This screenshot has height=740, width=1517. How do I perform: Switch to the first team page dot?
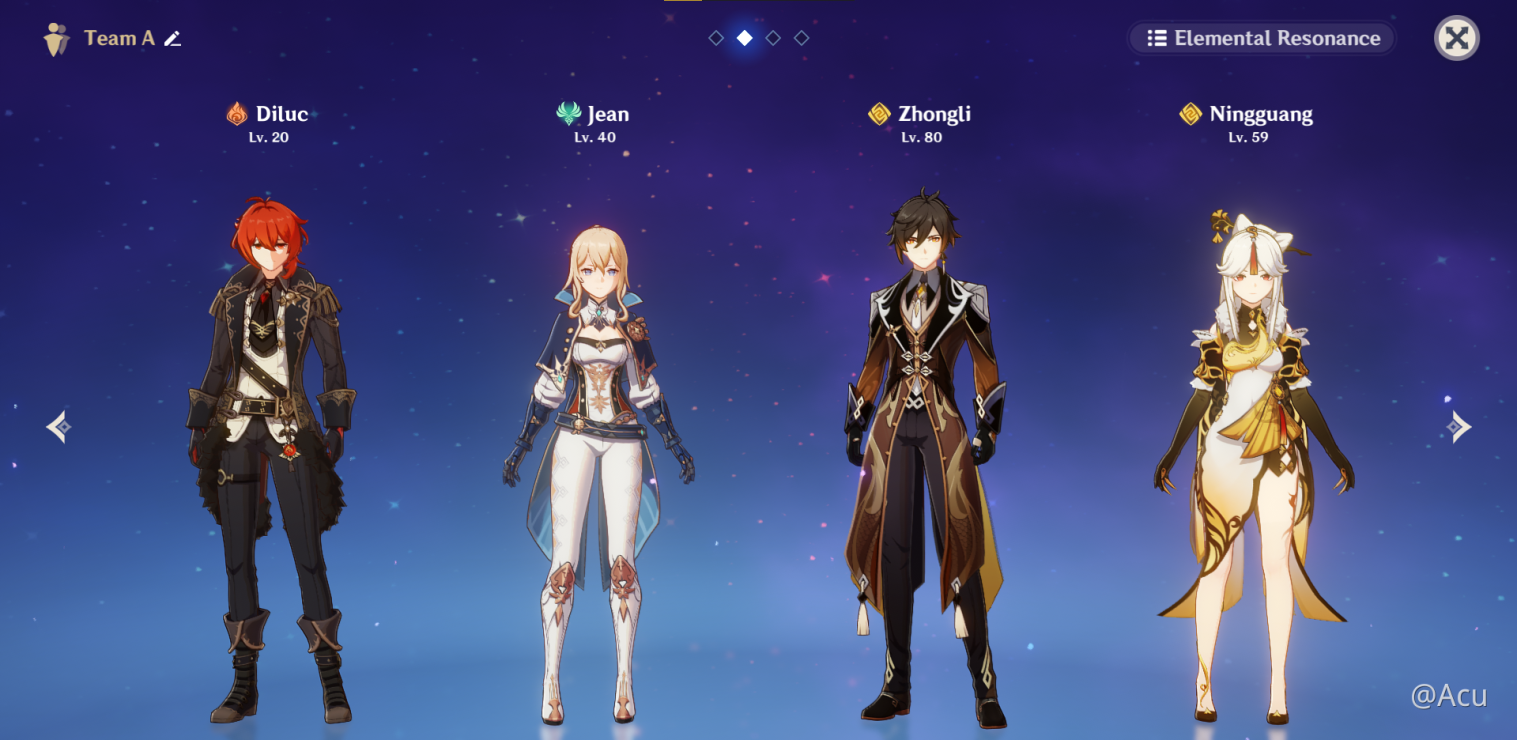point(716,38)
